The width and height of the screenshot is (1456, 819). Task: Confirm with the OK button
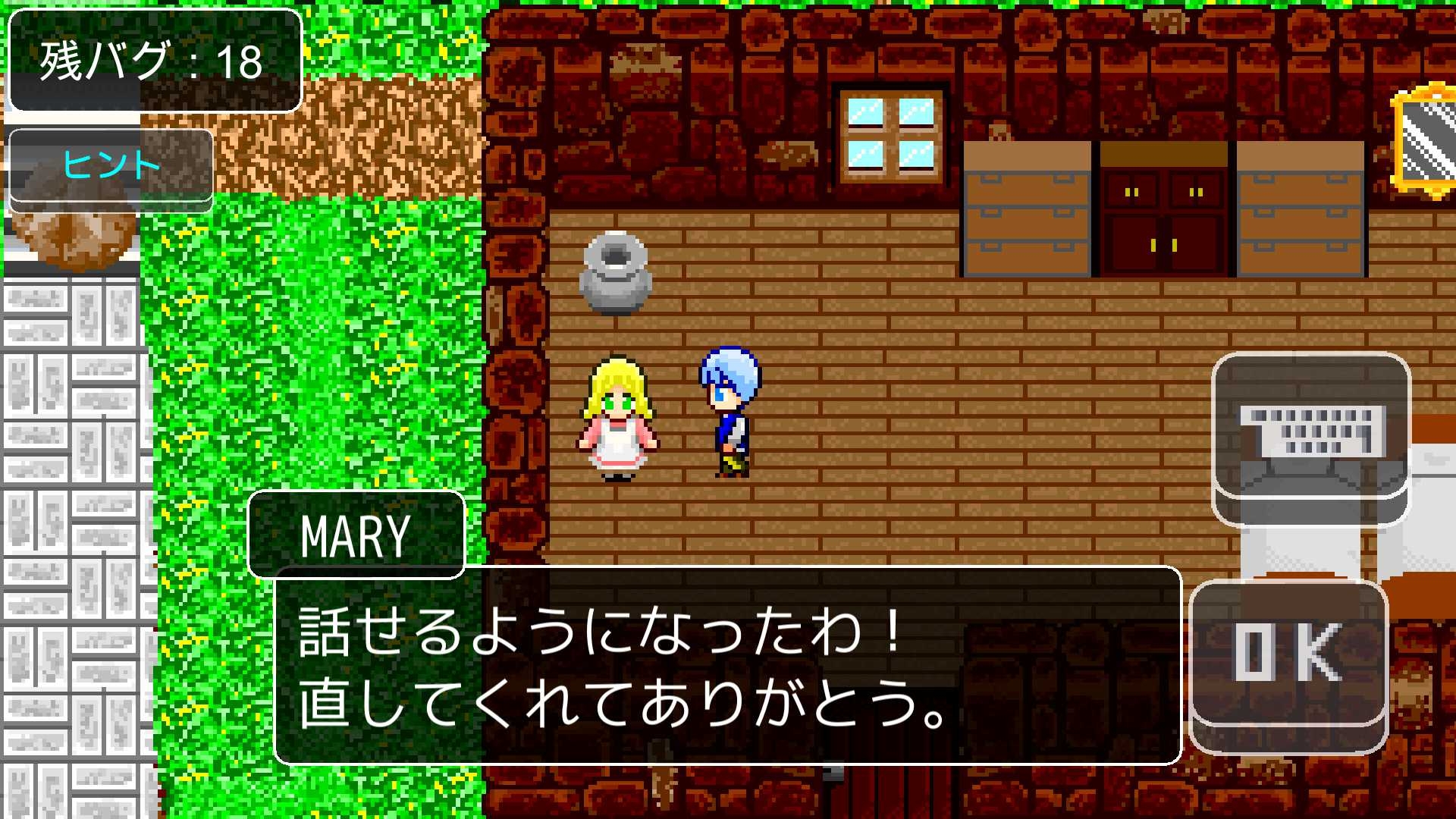(x=1288, y=654)
